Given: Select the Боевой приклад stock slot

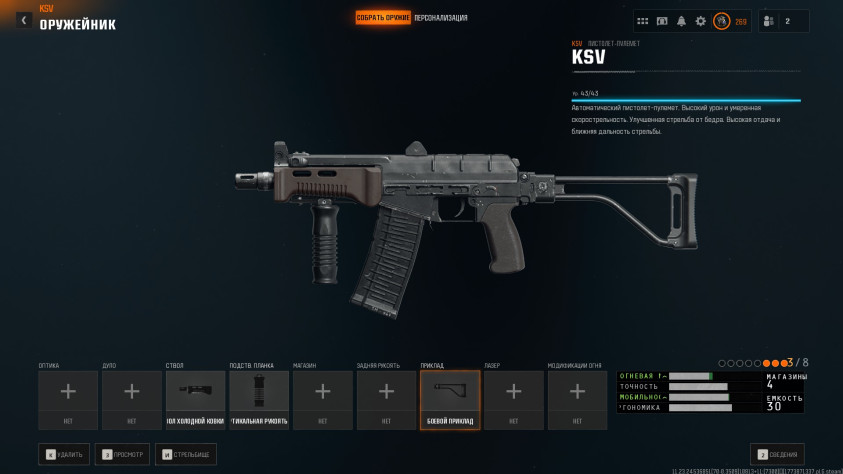Looking at the screenshot, I should tap(450, 400).
